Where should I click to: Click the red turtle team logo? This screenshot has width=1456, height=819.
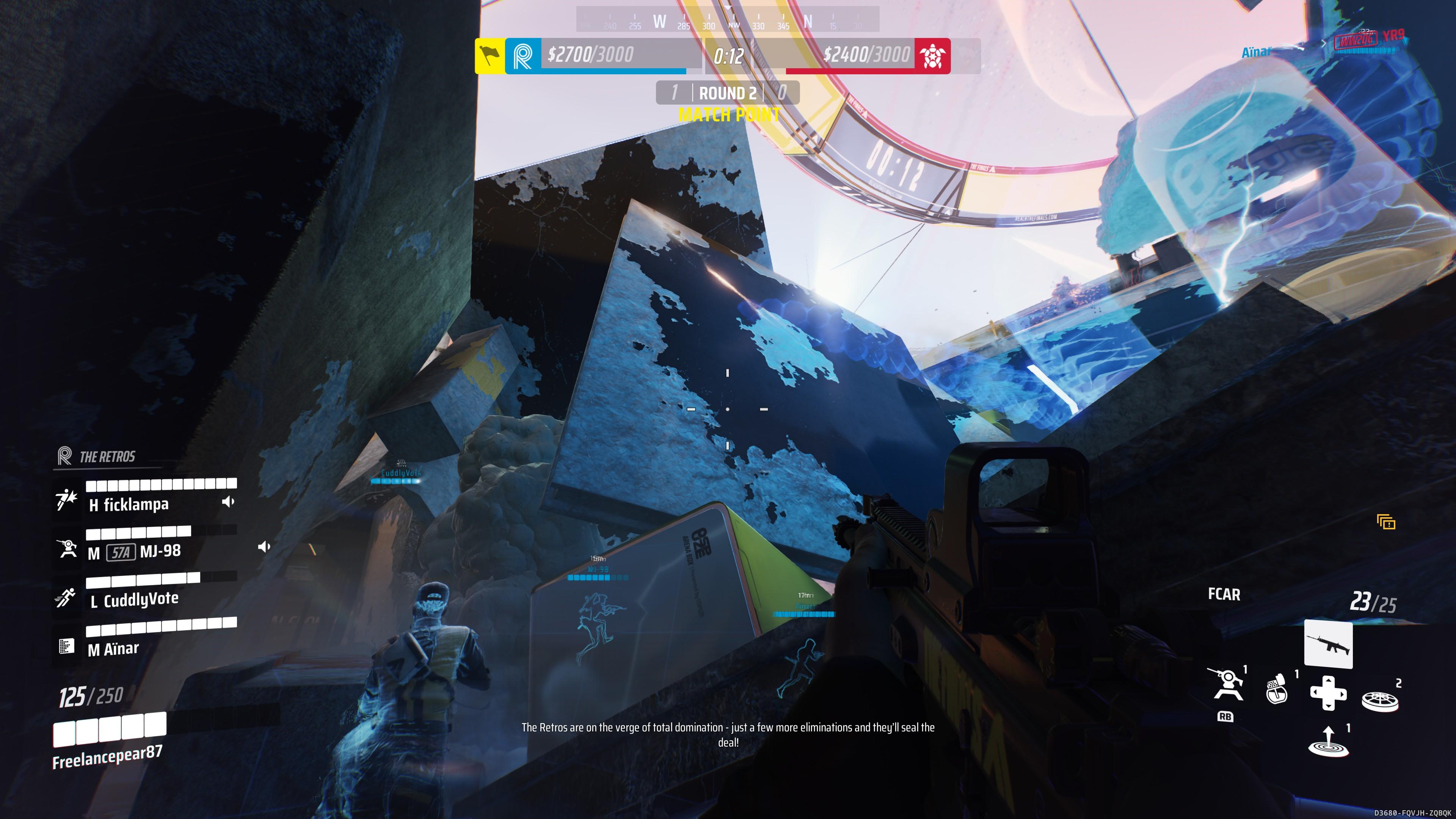[932, 56]
